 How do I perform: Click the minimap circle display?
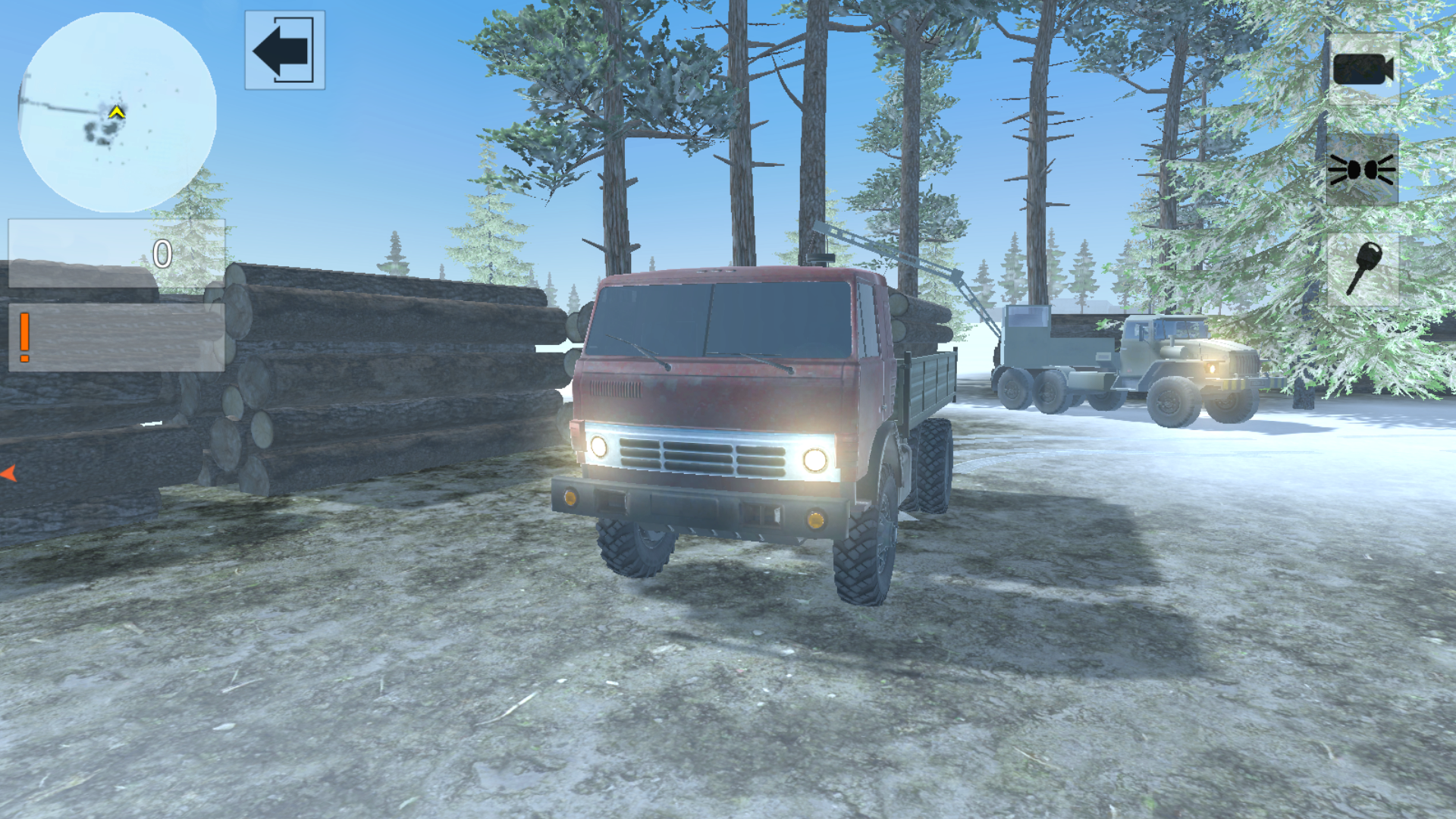pyautogui.click(x=118, y=114)
